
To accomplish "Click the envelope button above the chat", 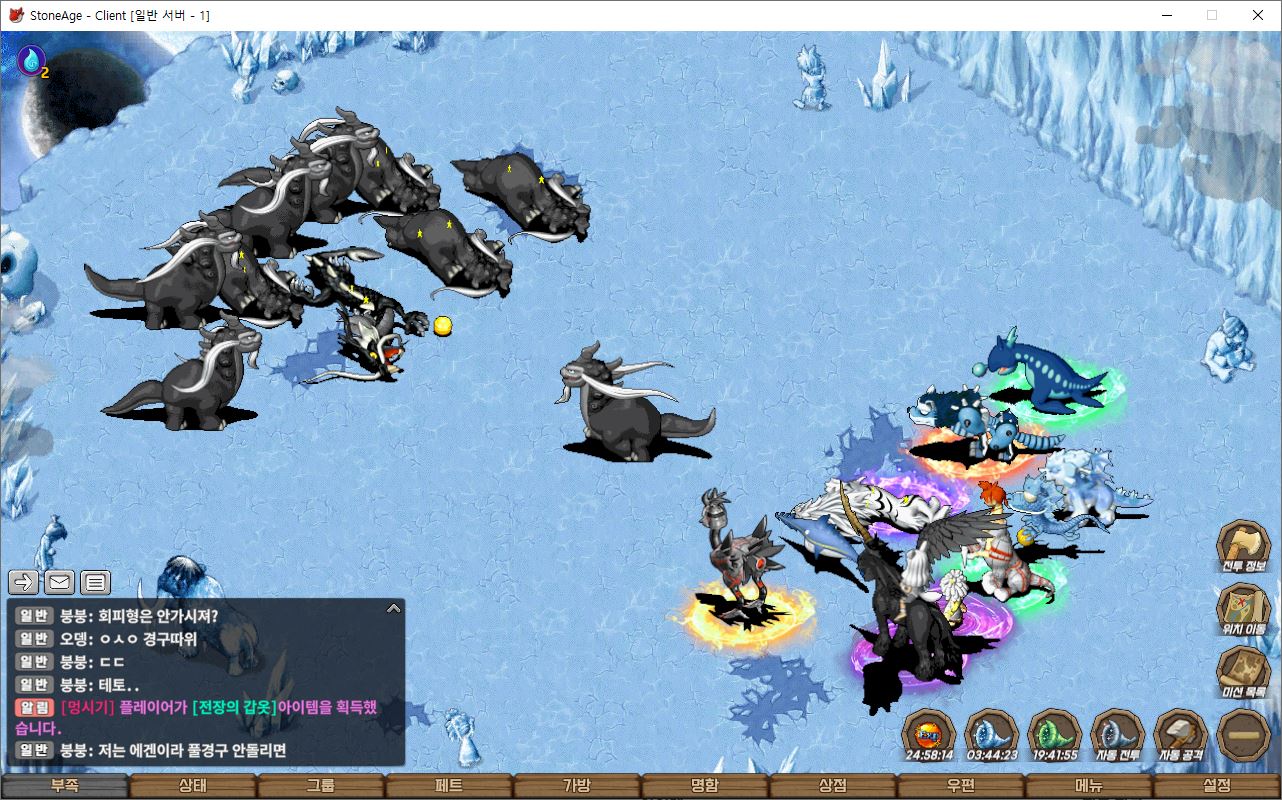I will click(59, 581).
